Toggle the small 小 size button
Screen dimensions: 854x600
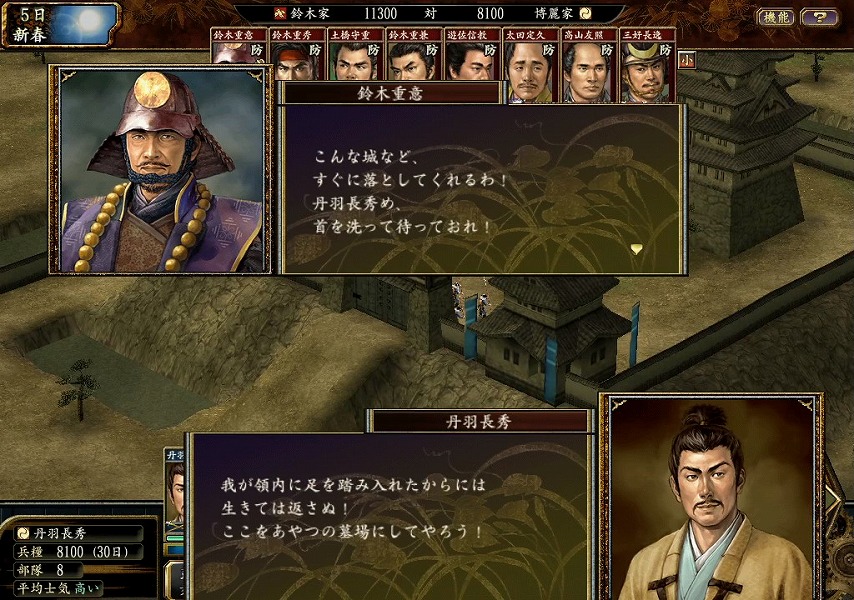pyautogui.click(x=686, y=59)
